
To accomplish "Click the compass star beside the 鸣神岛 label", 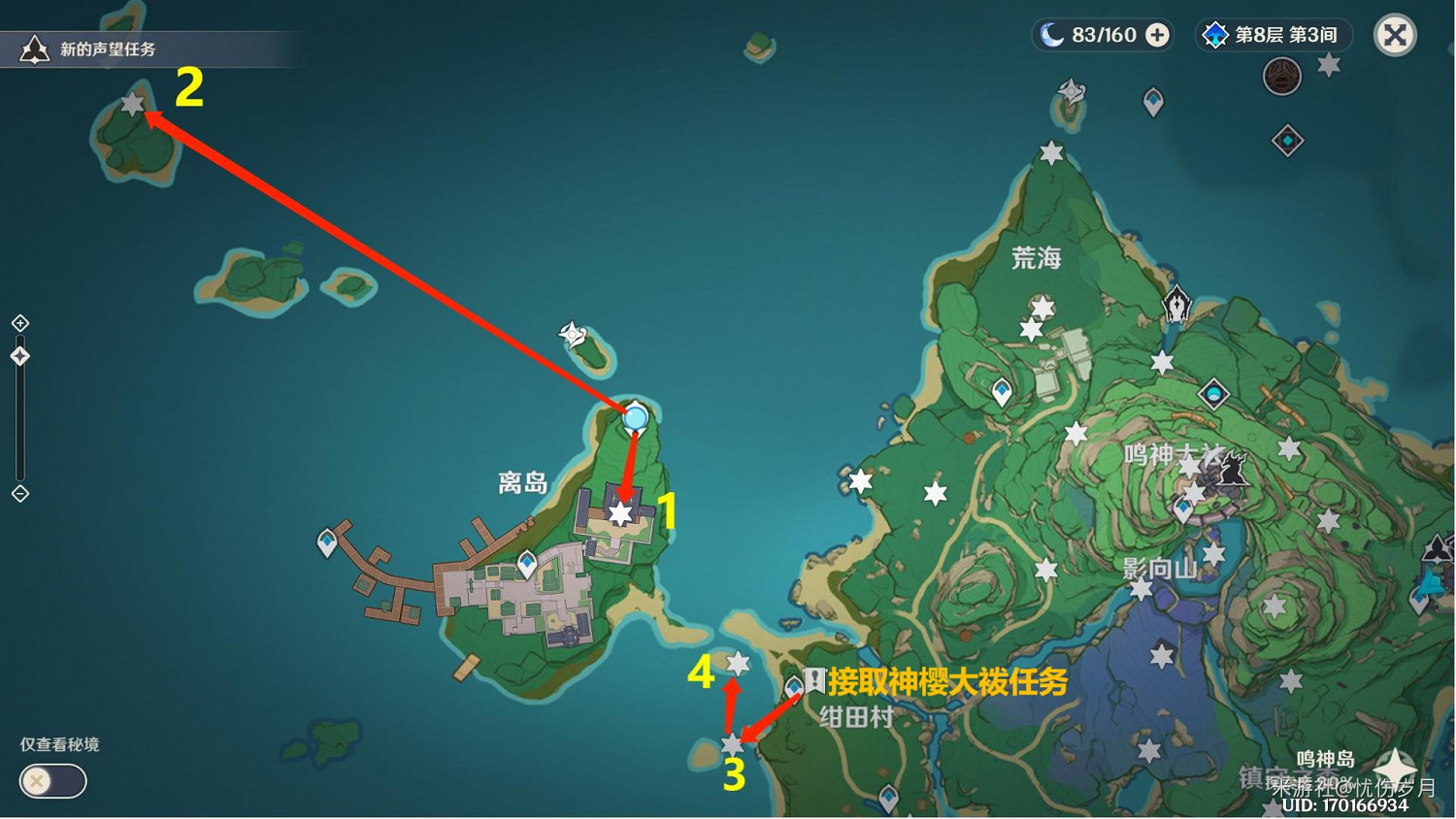I will [x=1395, y=767].
